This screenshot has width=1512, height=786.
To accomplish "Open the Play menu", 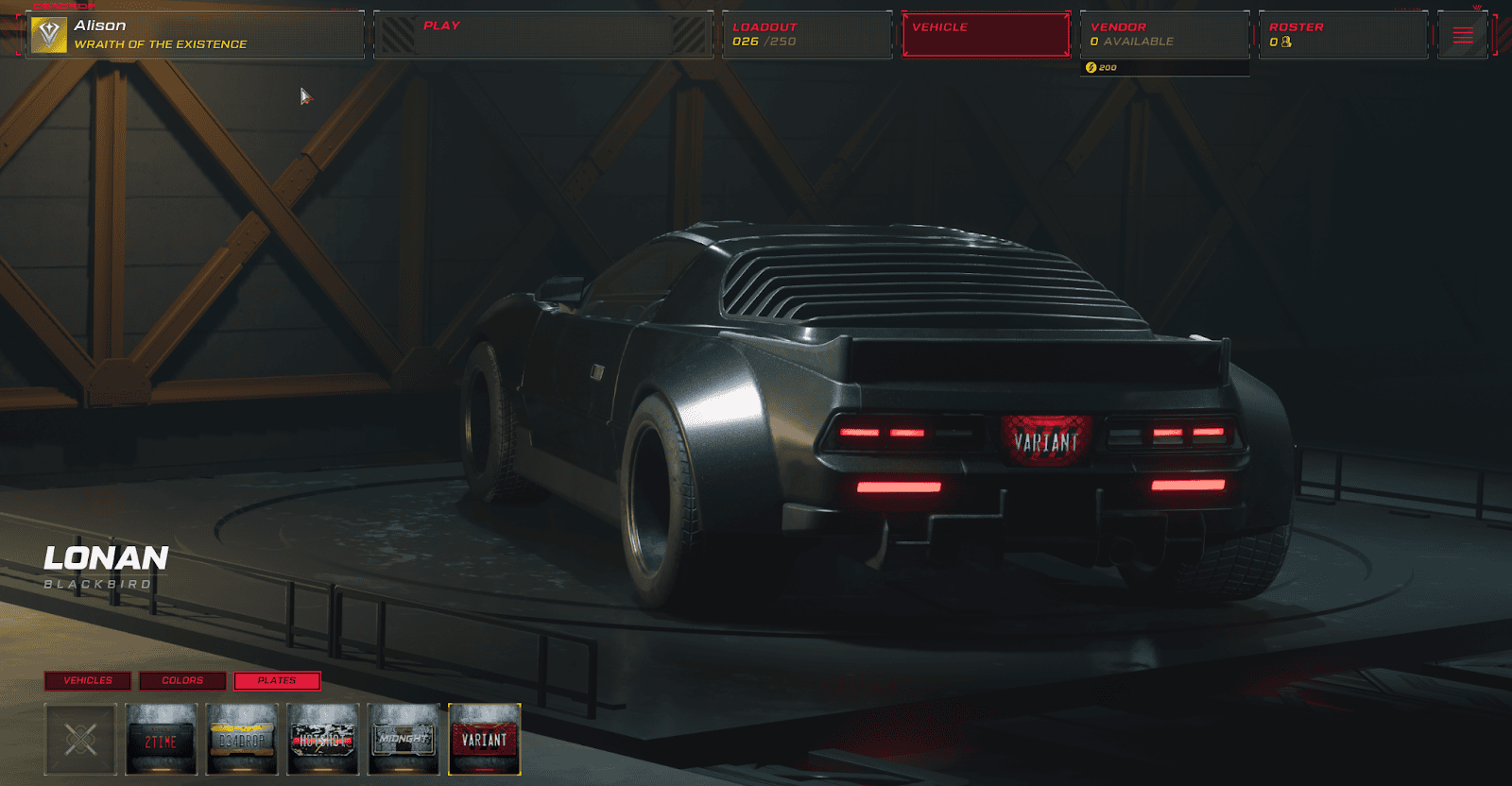I will [x=542, y=35].
